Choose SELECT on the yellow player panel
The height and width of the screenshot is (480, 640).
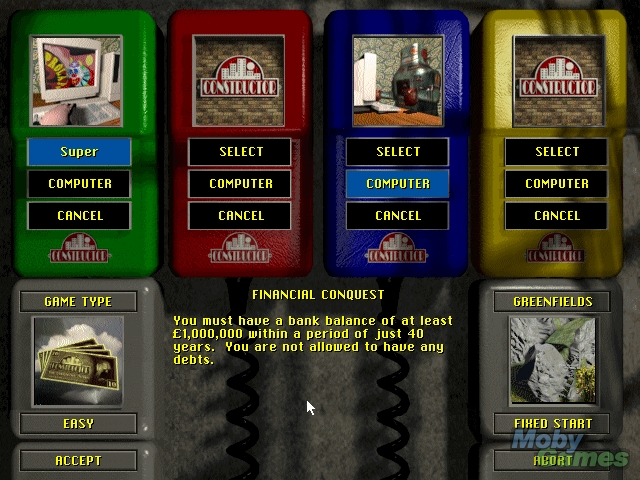[x=557, y=152]
